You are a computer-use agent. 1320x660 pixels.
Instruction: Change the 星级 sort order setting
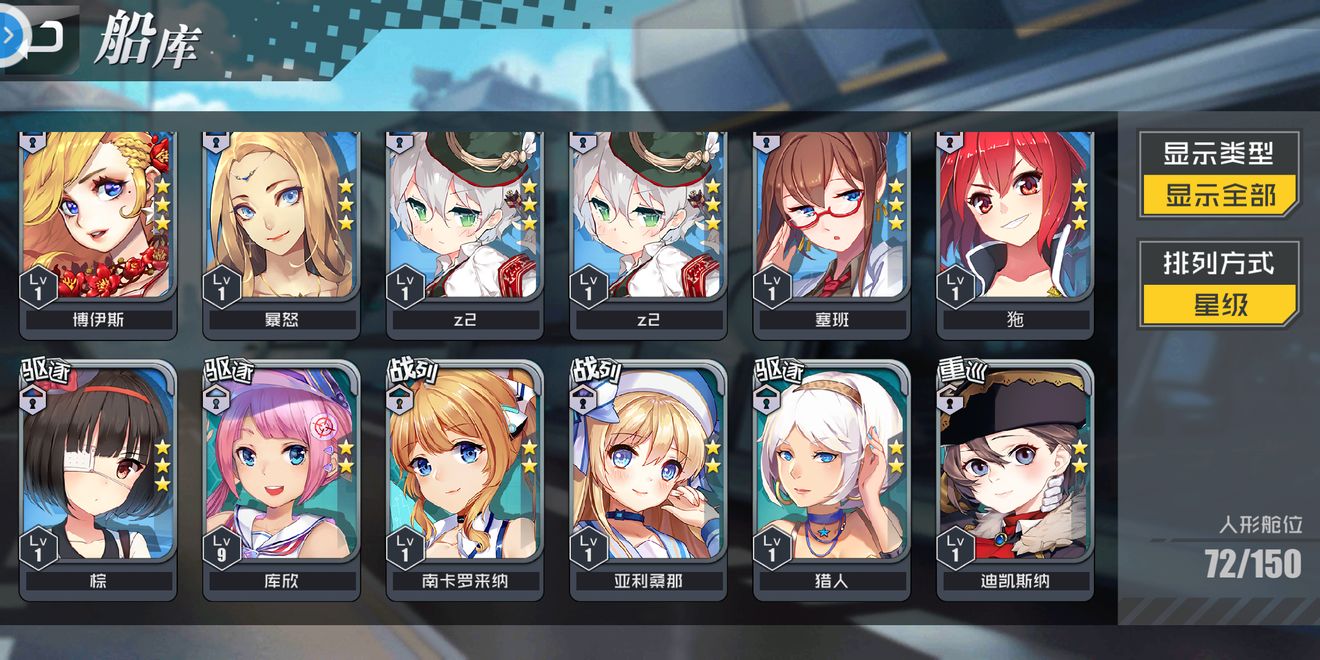tap(1219, 303)
